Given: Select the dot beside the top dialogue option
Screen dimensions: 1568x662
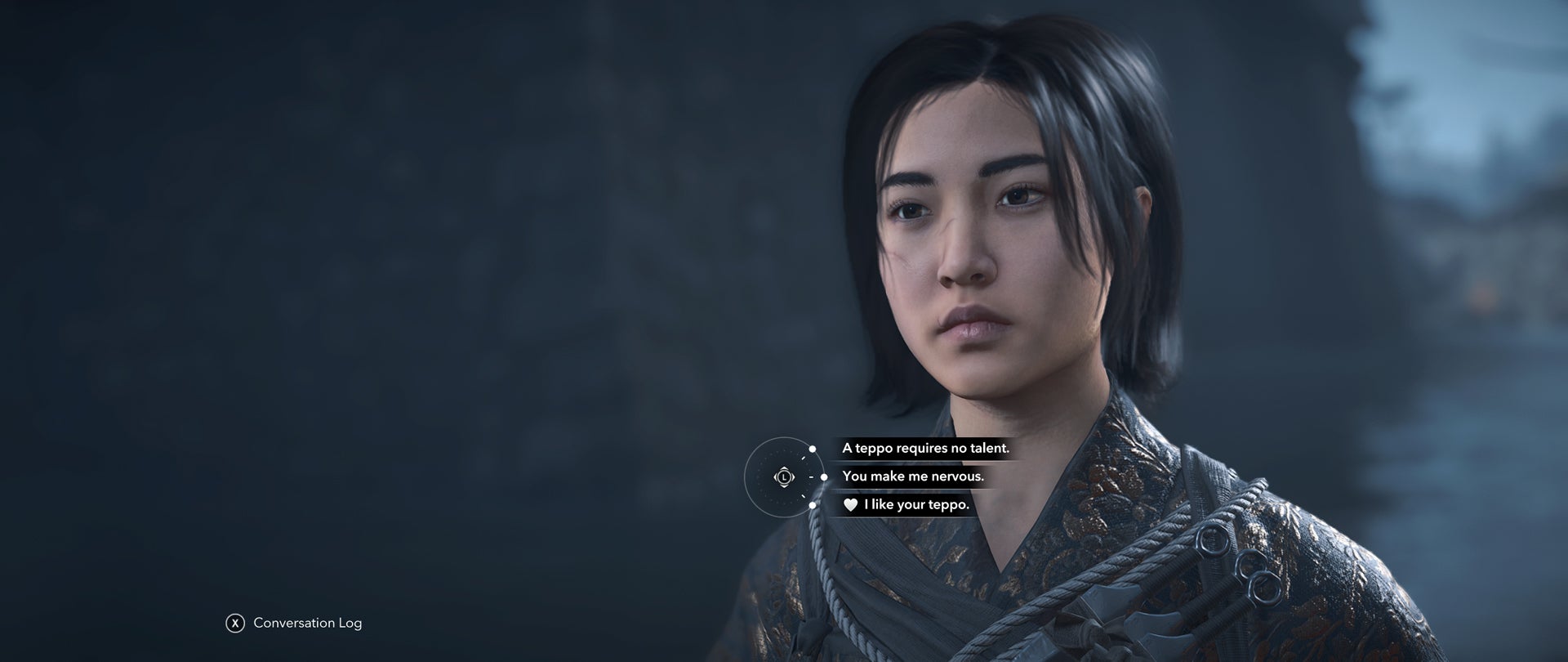Looking at the screenshot, I should [x=813, y=449].
